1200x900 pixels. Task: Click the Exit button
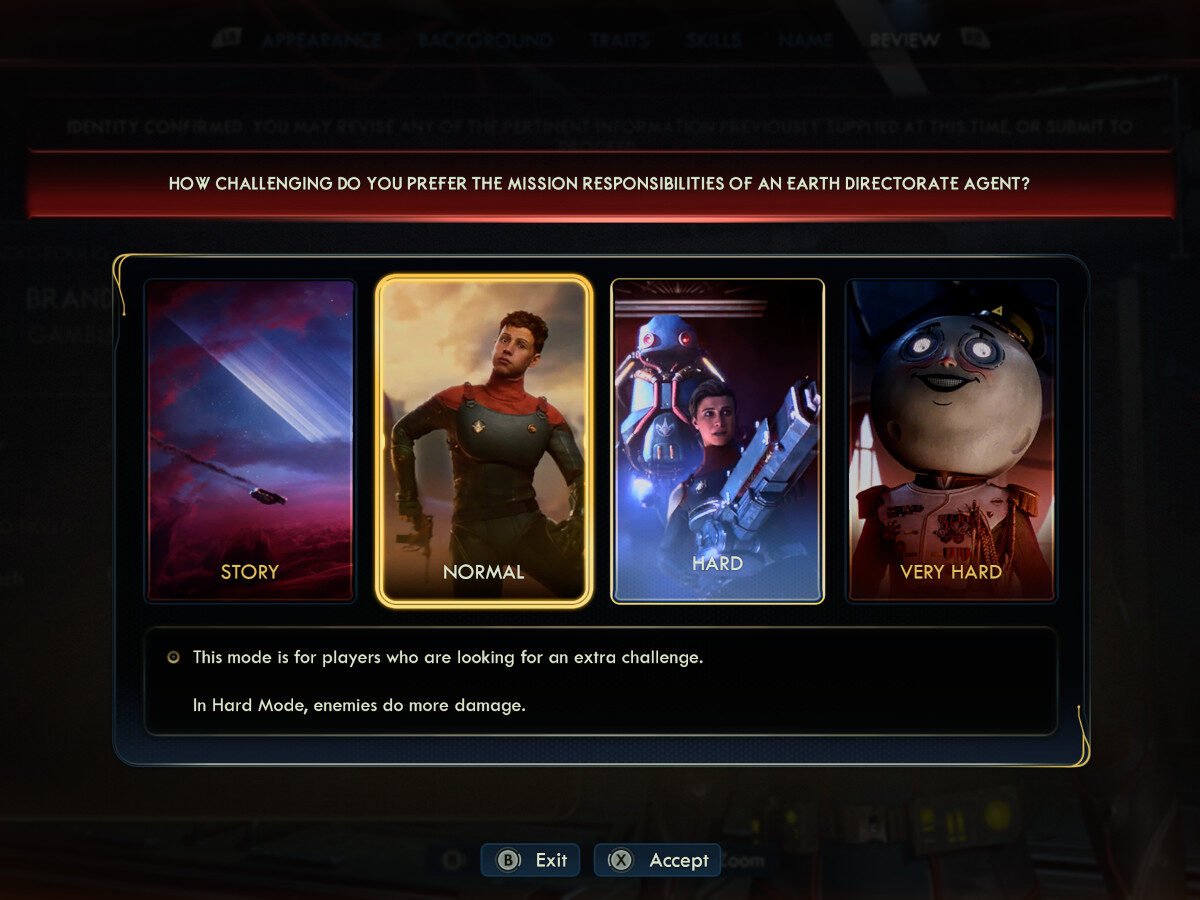pyautogui.click(x=531, y=860)
